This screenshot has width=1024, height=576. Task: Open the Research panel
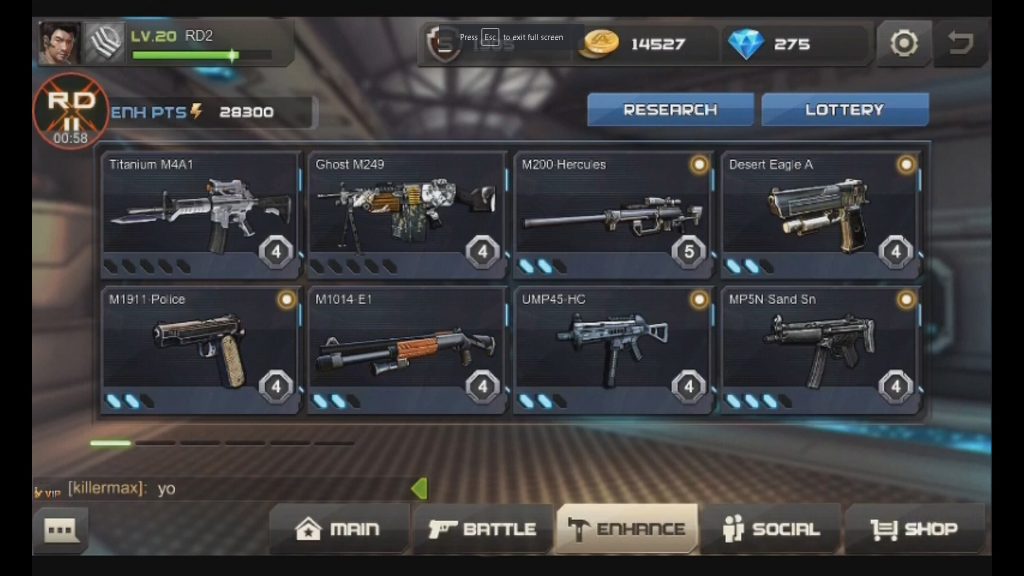tap(670, 110)
